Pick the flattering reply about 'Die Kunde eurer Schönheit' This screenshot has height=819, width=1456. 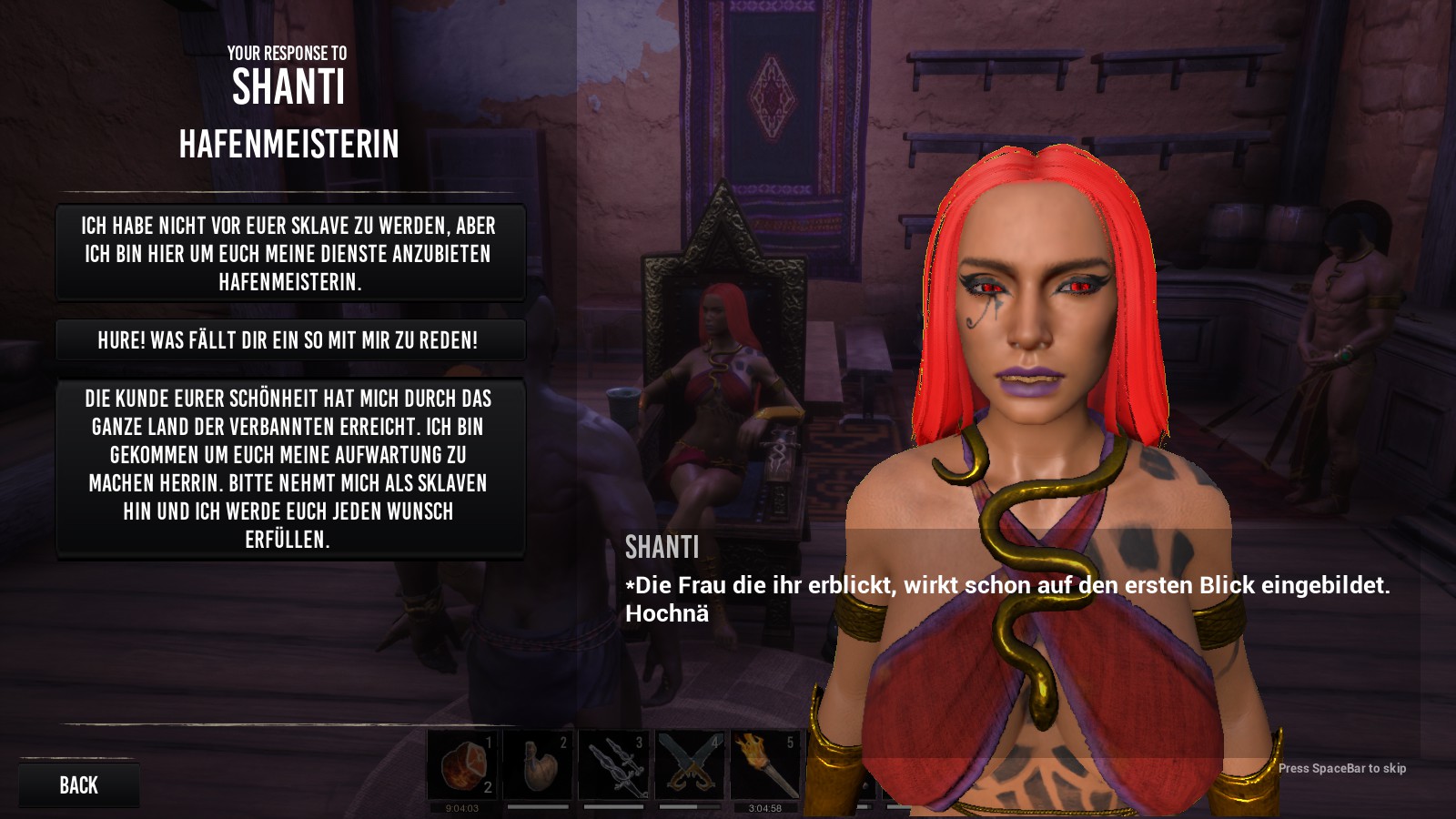point(289,469)
